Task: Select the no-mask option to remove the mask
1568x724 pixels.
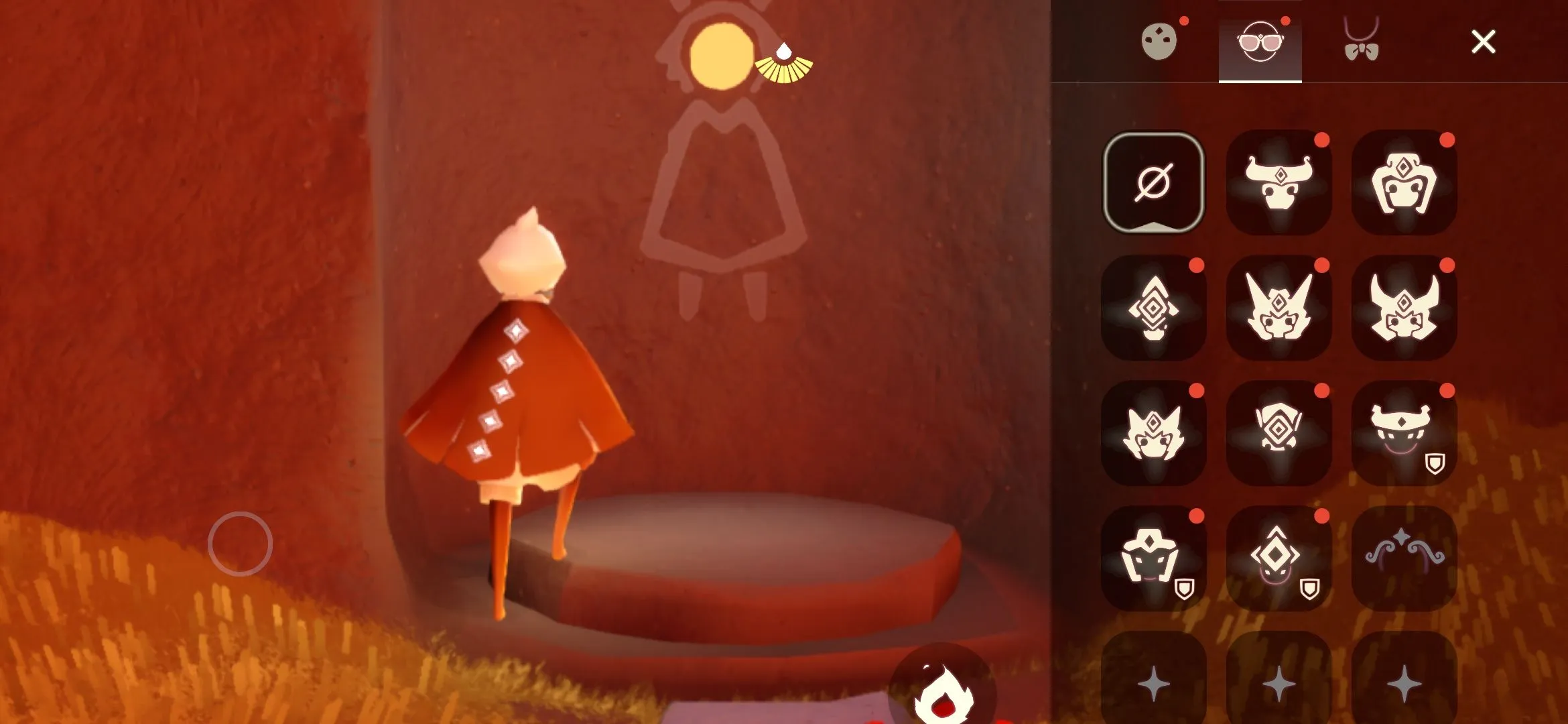Action: click(1153, 184)
